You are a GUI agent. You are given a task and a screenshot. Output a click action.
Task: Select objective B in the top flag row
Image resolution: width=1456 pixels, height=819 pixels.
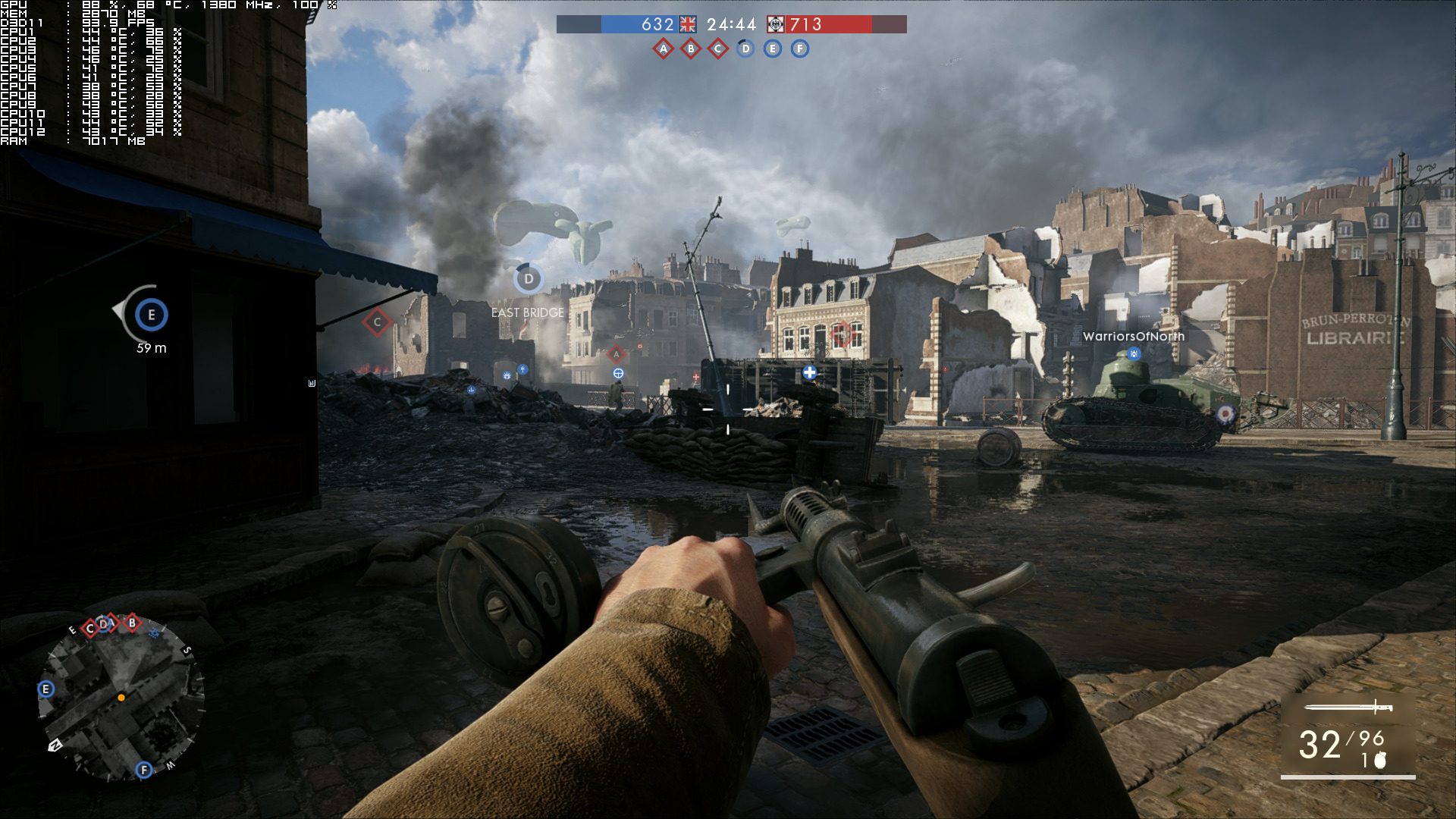[690, 49]
